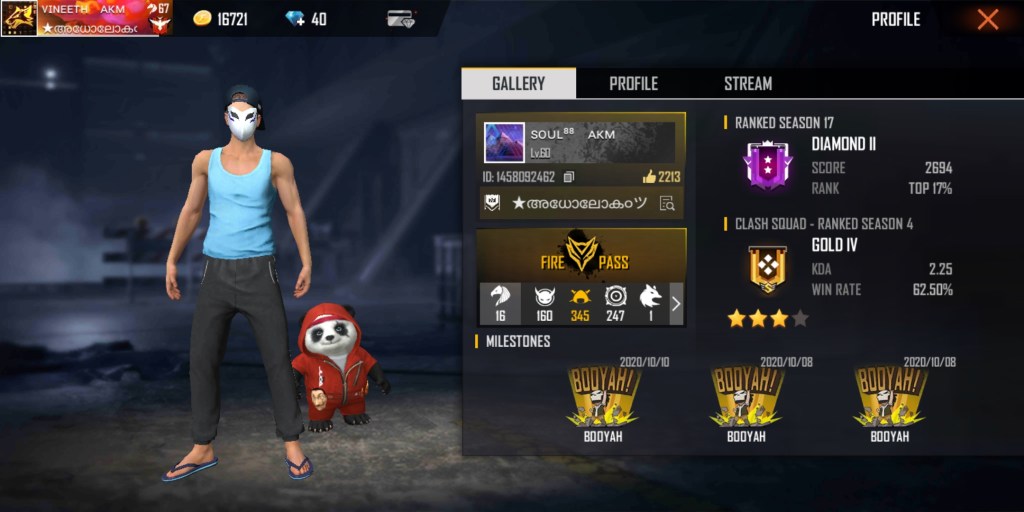The image size is (1024, 512).
Task: Open the Profile tab
Action: click(x=633, y=84)
